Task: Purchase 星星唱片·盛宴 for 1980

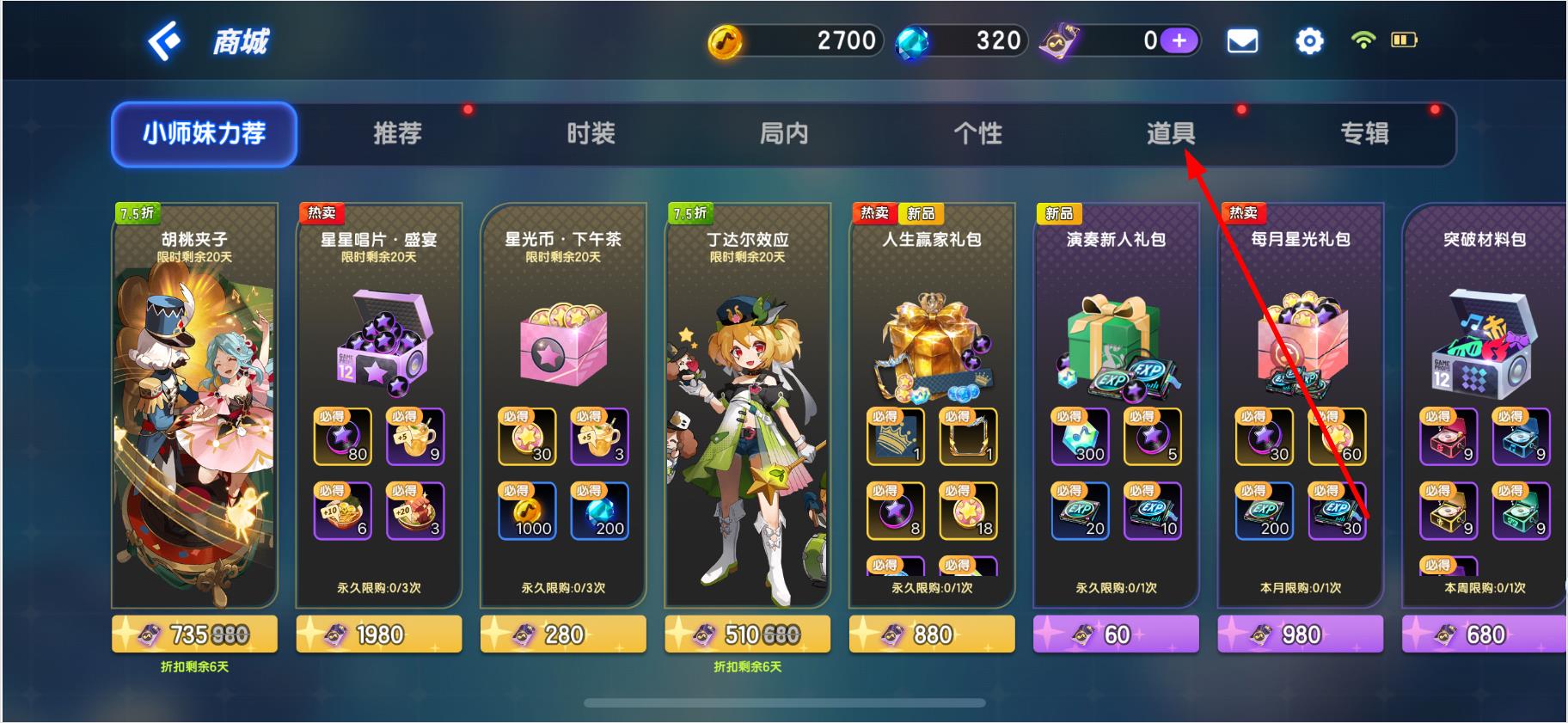Action: [x=379, y=634]
